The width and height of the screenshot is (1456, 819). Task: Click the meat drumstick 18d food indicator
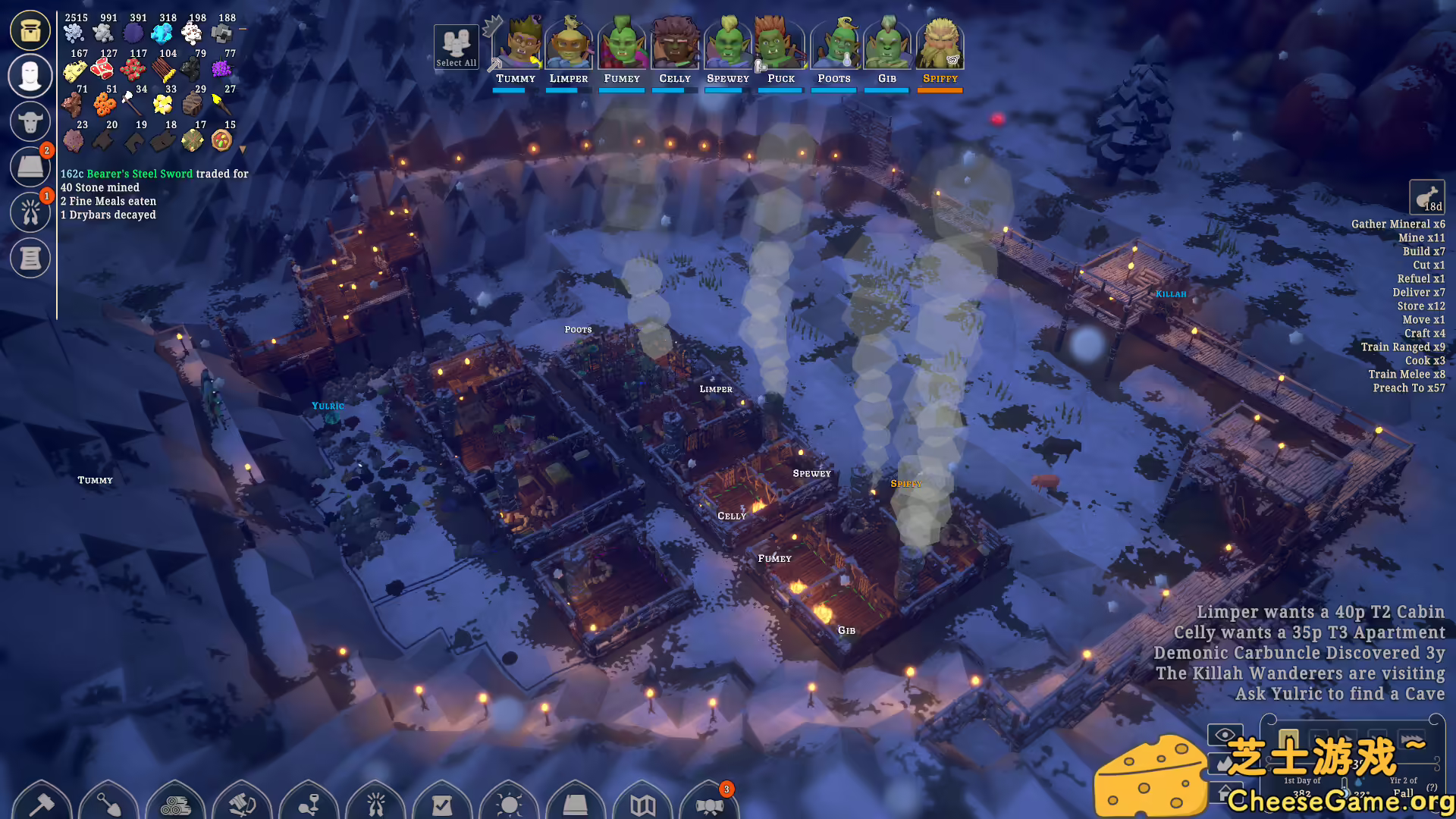pos(1426,198)
